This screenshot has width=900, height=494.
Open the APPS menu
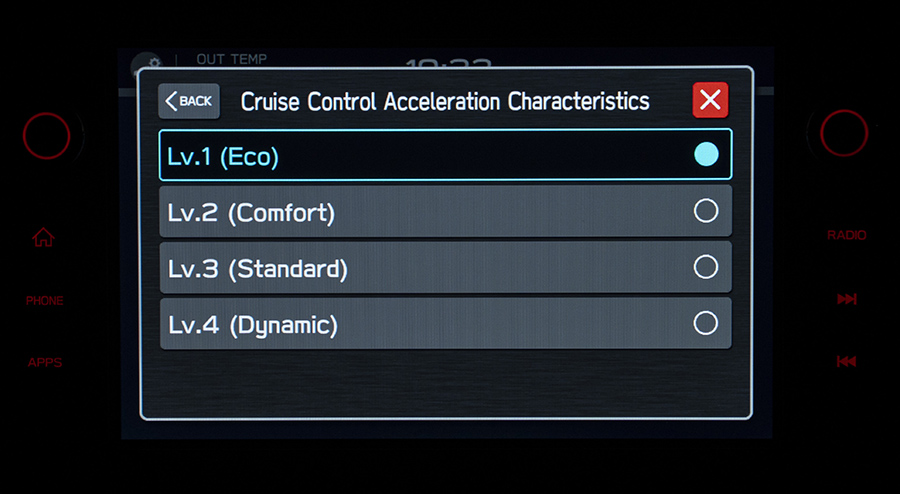pos(45,362)
